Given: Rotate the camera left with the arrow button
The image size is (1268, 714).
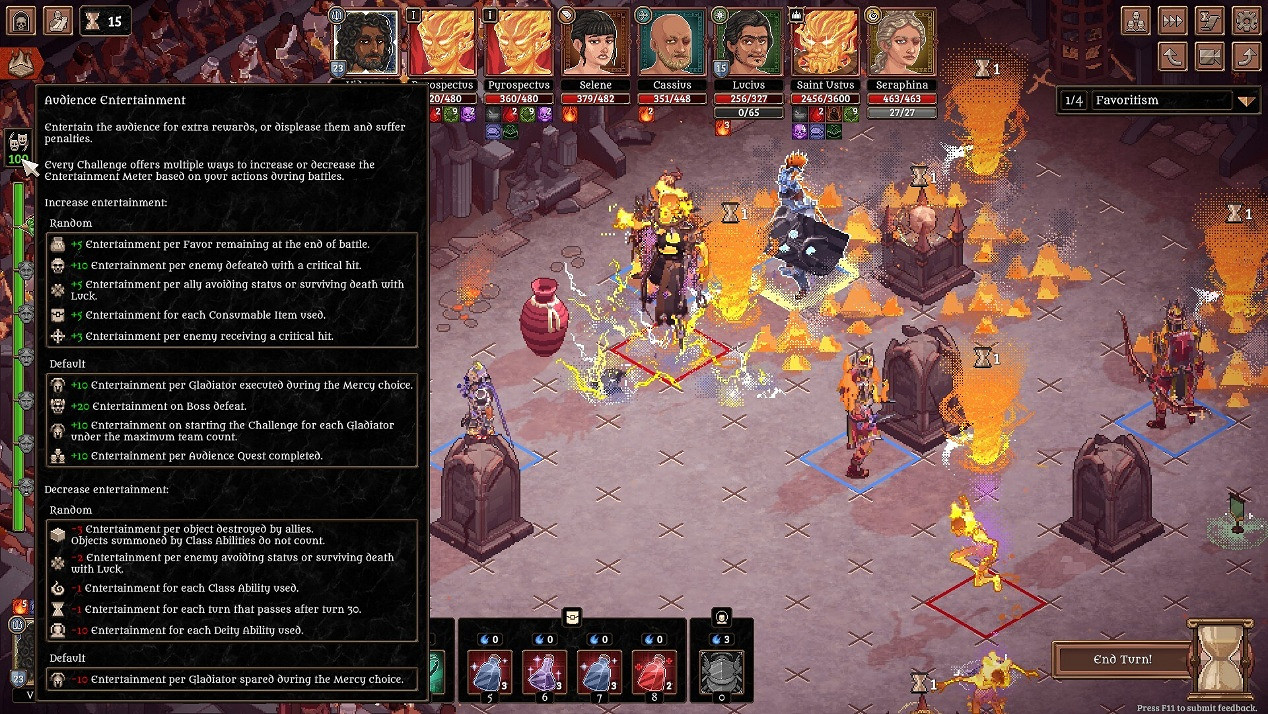Looking at the screenshot, I should [x=1173, y=56].
